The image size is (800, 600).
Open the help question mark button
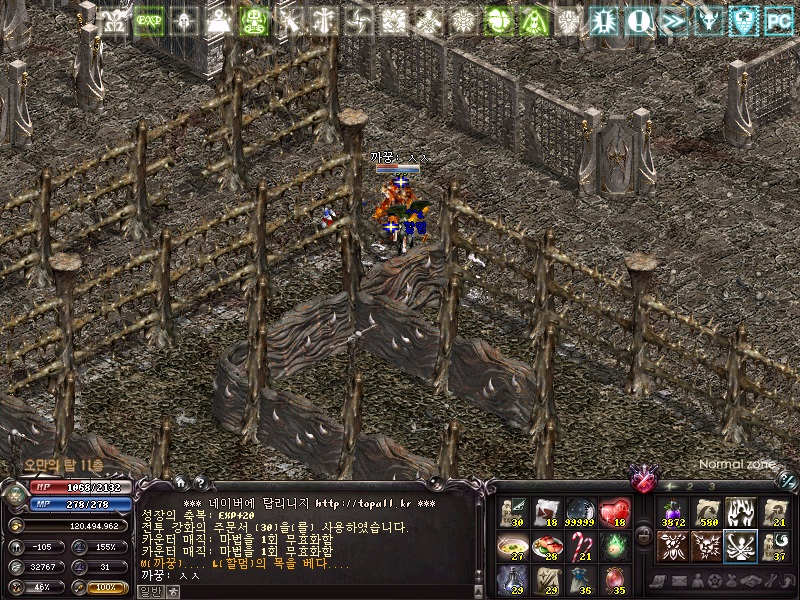(199, 483)
